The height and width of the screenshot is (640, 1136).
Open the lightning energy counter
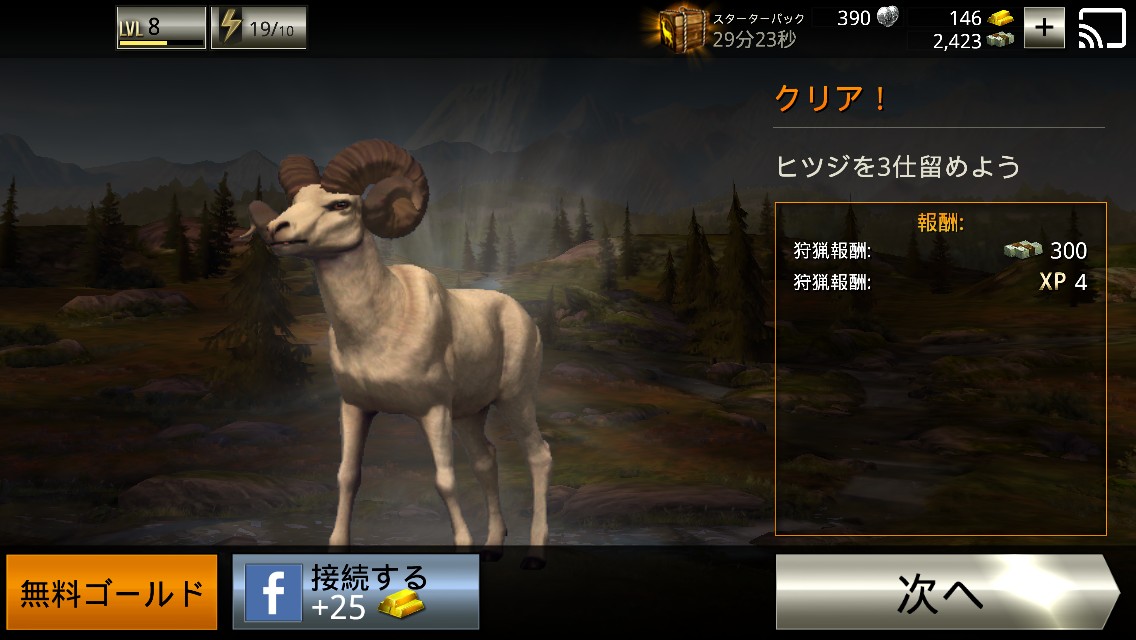[x=259, y=28]
